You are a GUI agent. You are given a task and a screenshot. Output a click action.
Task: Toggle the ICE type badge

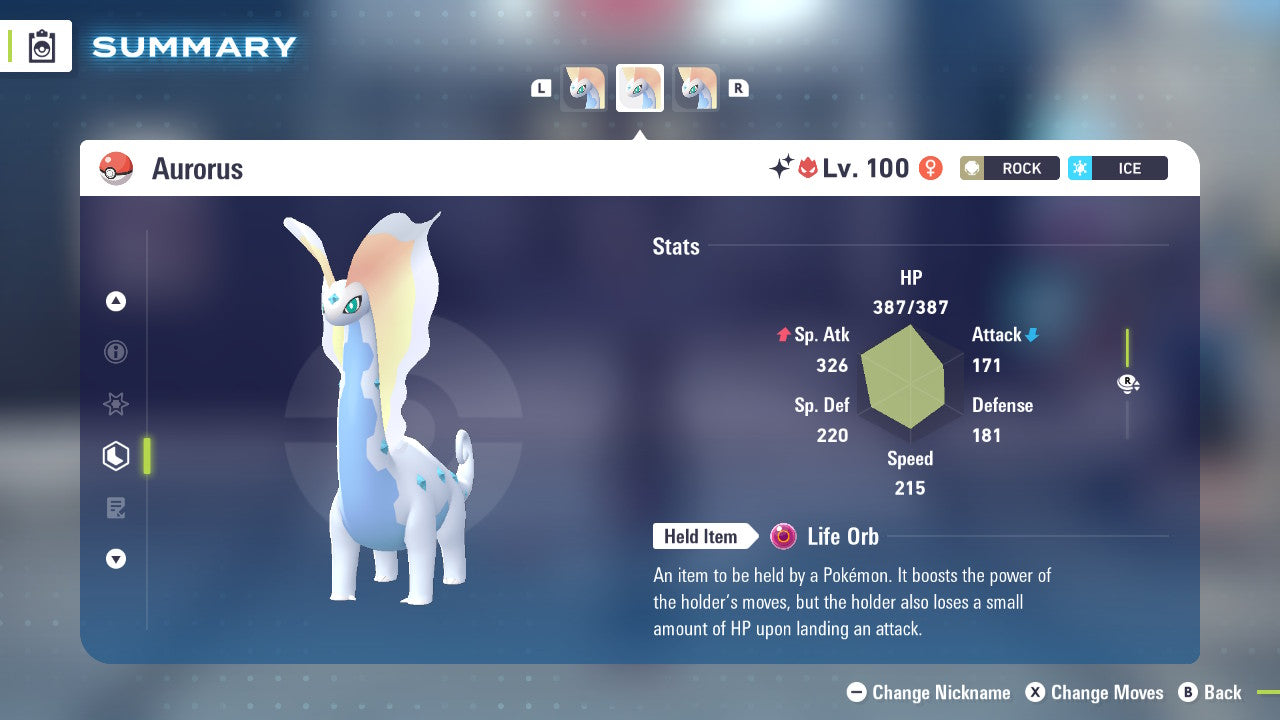click(1117, 168)
